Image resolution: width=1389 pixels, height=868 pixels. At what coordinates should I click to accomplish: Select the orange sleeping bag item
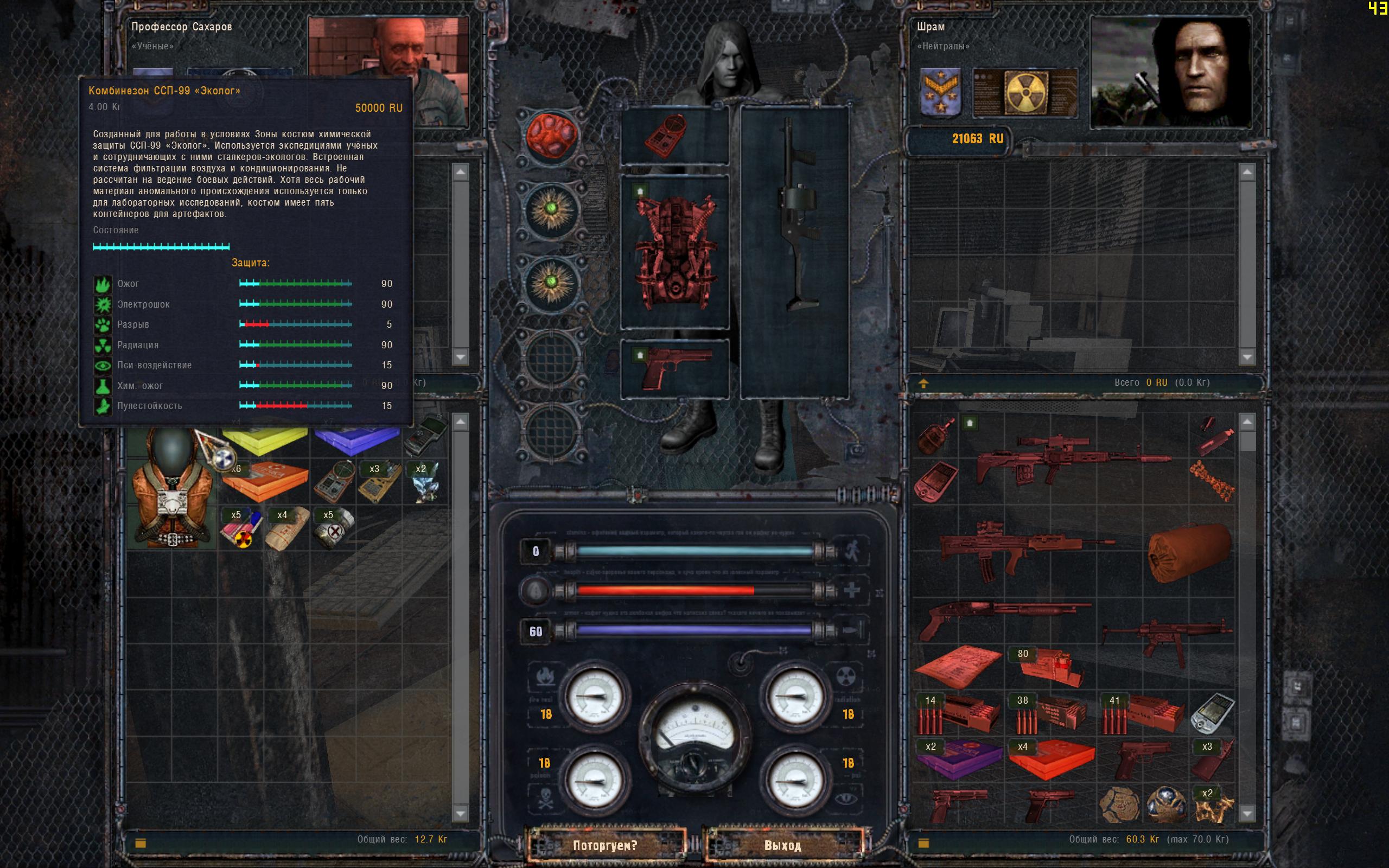(x=1189, y=552)
